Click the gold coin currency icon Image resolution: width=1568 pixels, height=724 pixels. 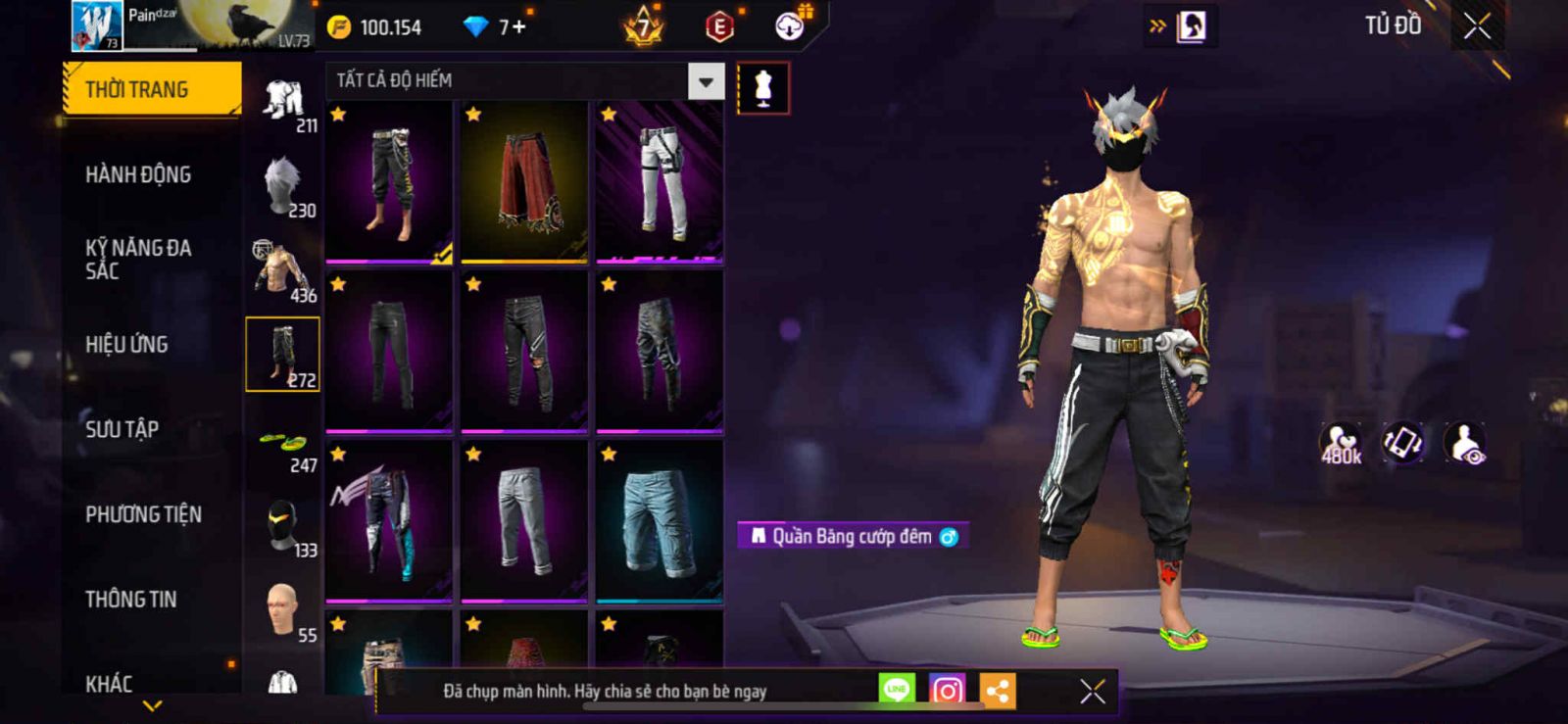[x=339, y=27]
